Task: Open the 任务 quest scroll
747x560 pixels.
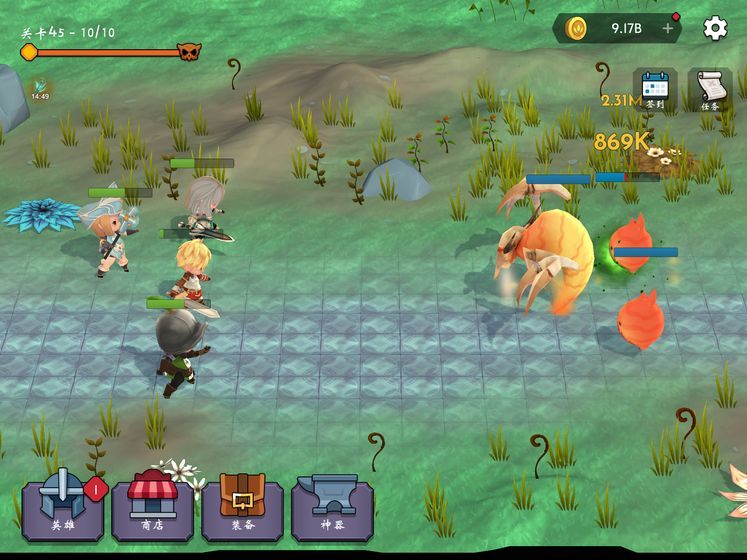Action: 710,89
